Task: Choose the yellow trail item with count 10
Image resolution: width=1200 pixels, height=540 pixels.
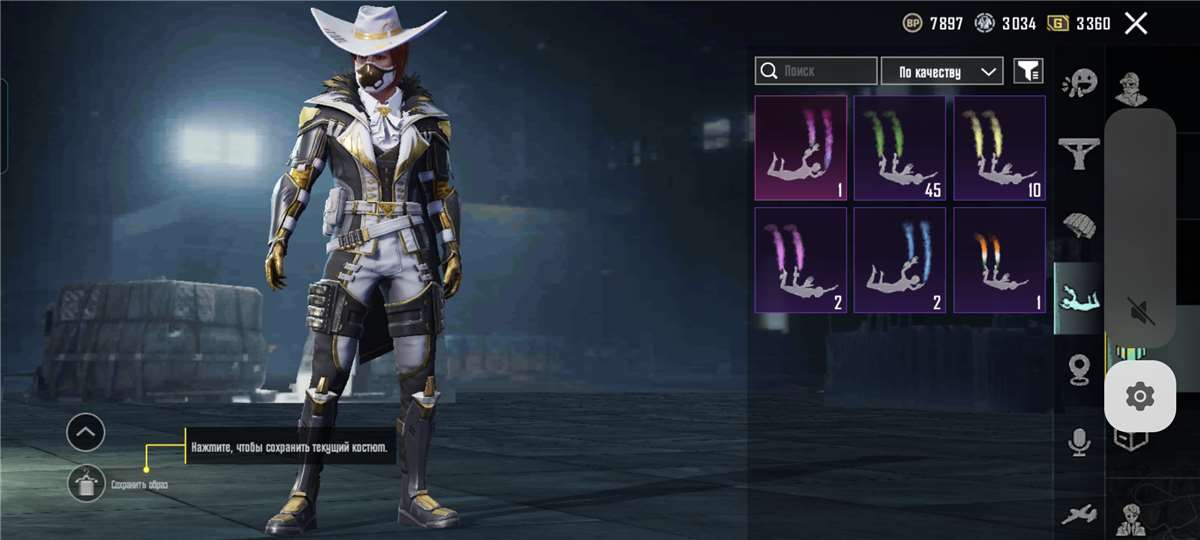Action: click(999, 148)
